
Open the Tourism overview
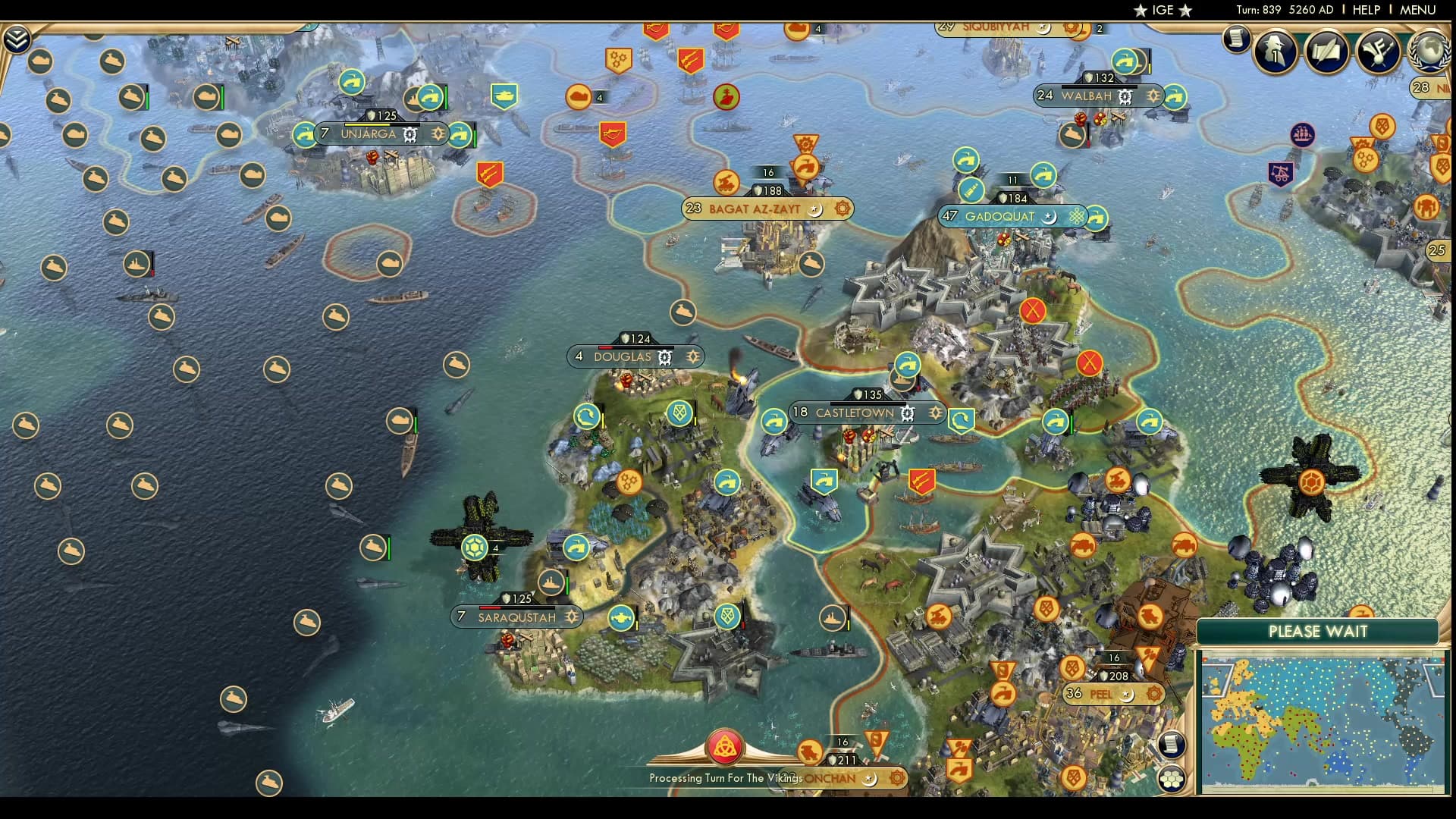(1377, 50)
